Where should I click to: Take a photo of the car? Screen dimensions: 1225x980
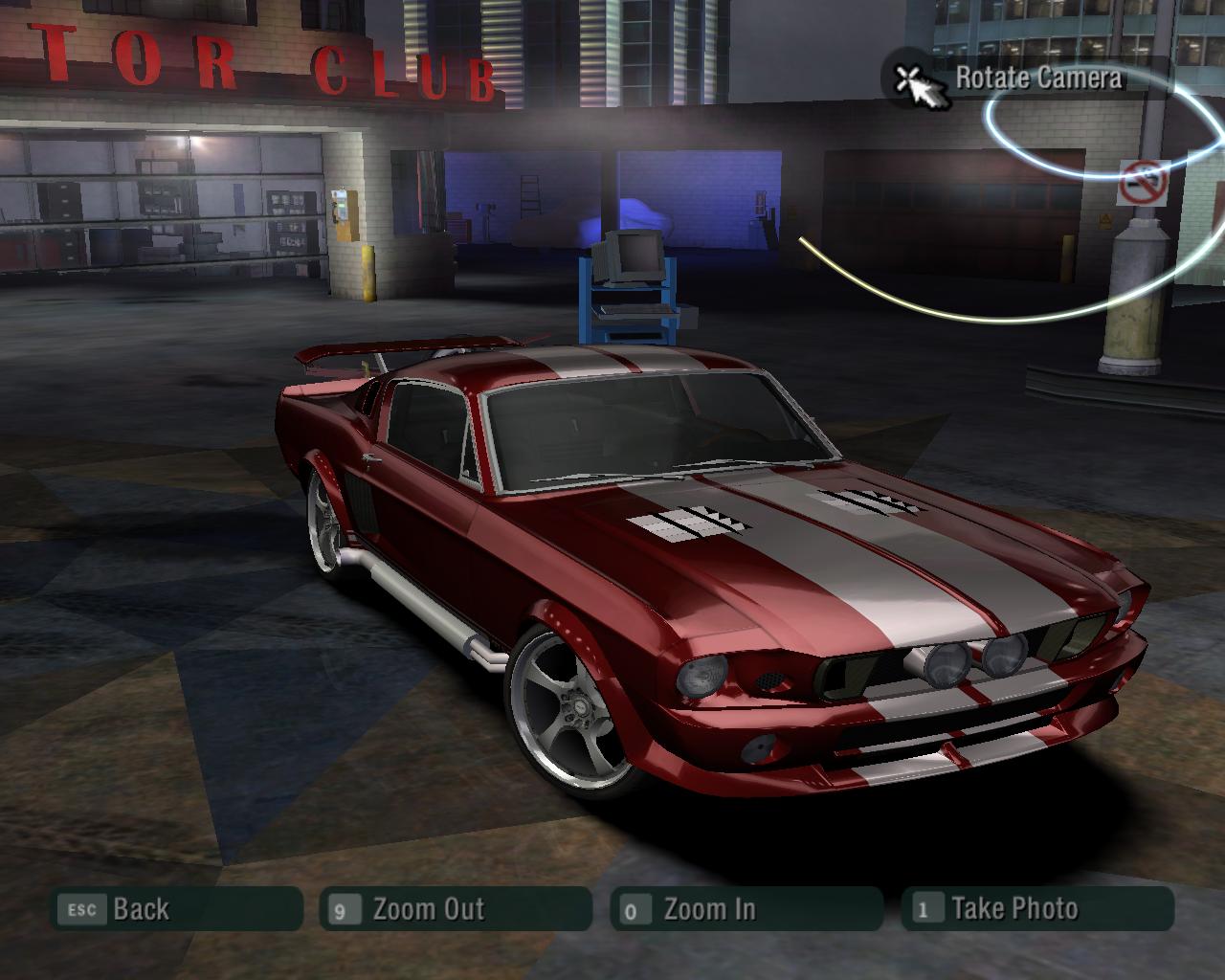pyautogui.click(x=1036, y=909)
